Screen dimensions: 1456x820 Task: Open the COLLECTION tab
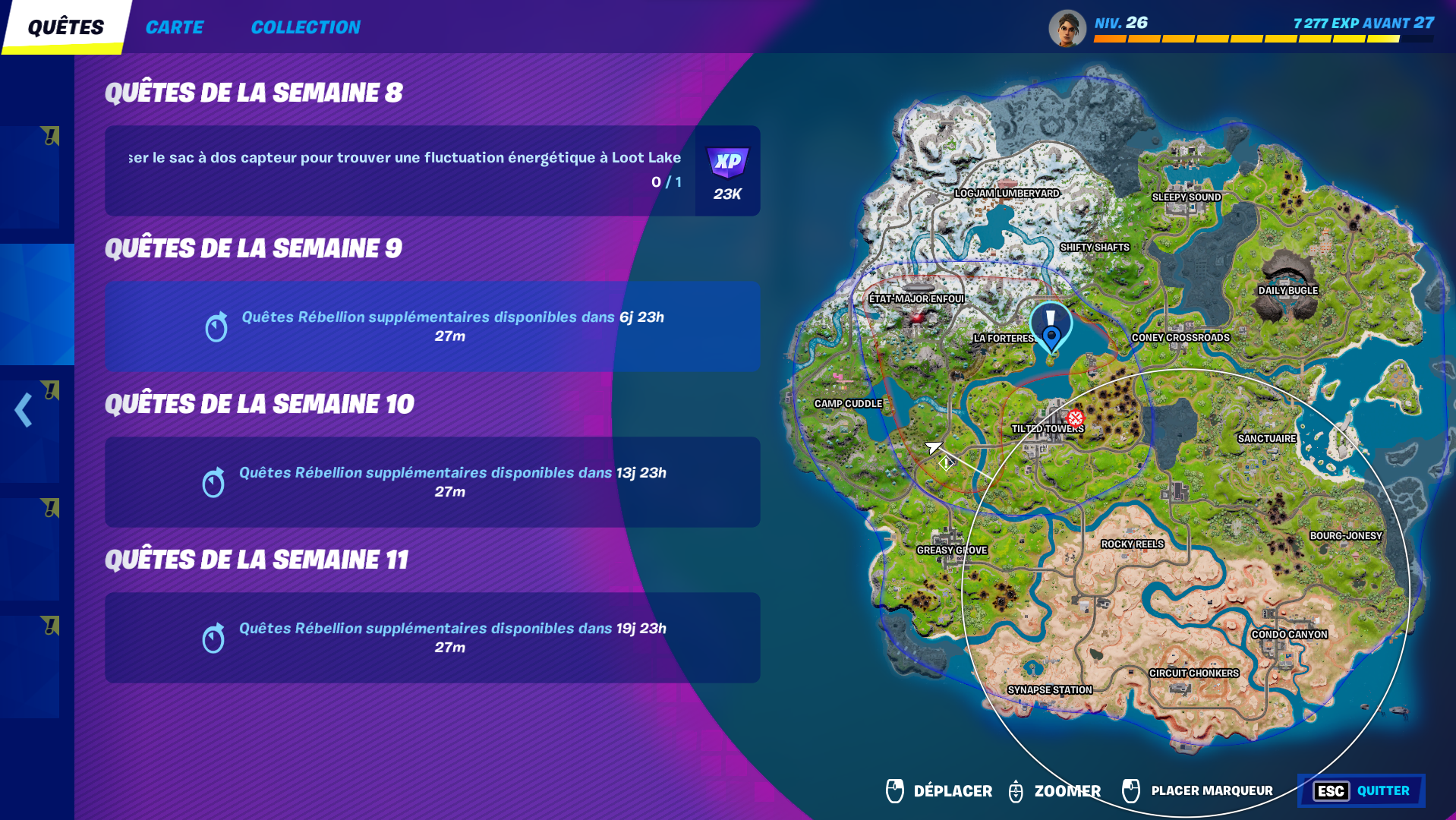tap(305, 27)
